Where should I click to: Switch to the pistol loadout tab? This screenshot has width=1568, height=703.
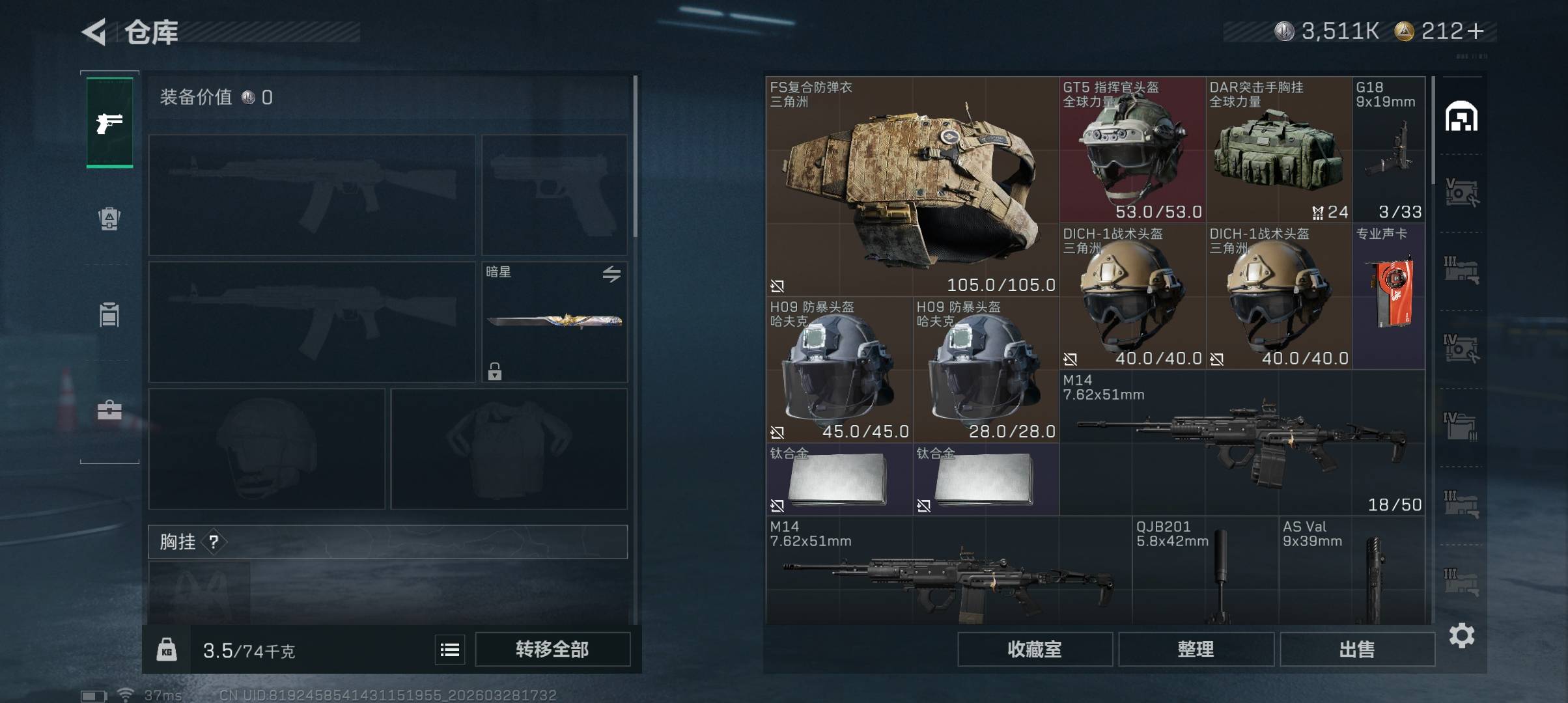pos(109,122)
